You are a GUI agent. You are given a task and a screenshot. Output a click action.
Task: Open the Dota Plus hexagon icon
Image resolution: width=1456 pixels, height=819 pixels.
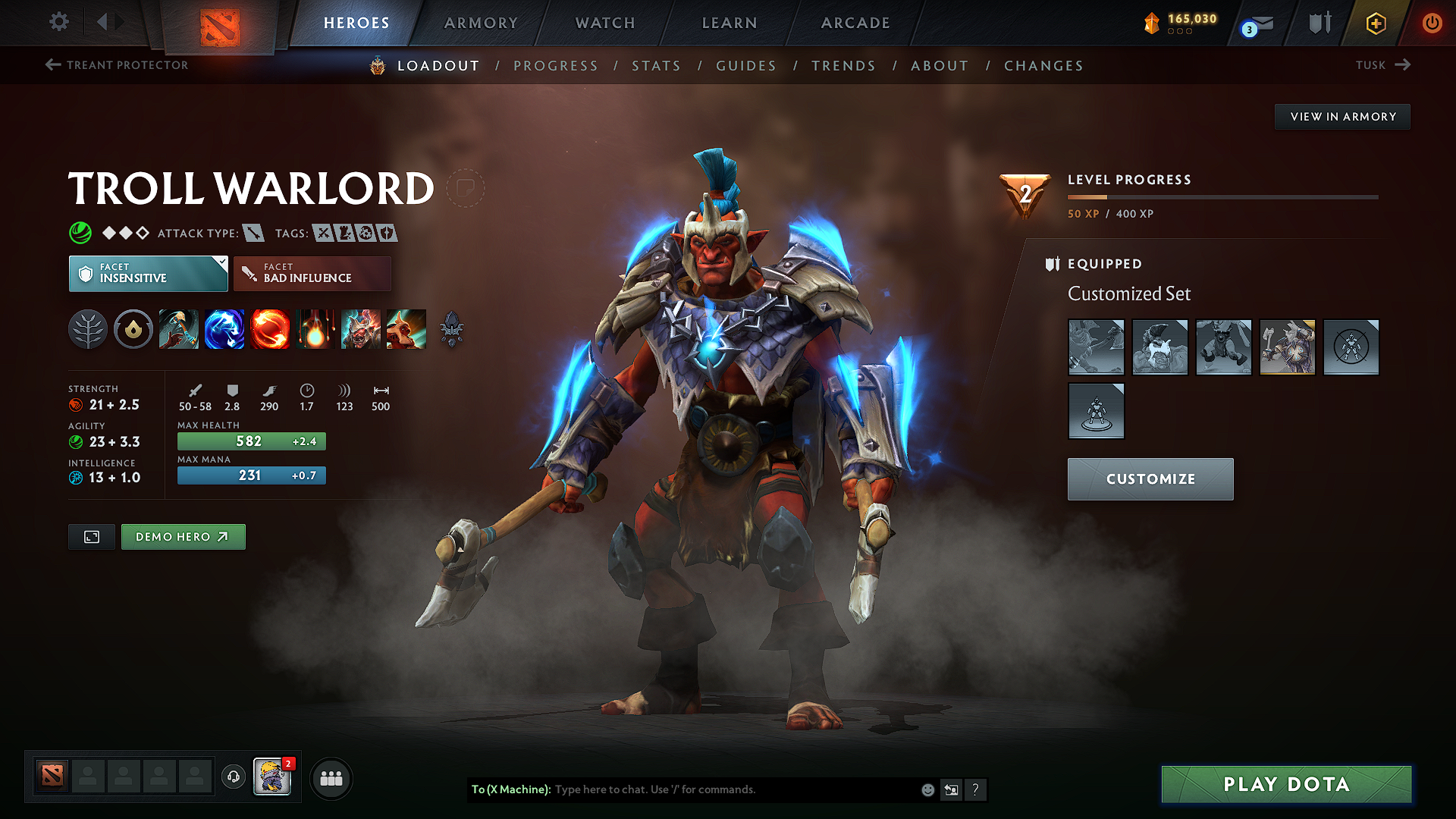click(1375, 23)
